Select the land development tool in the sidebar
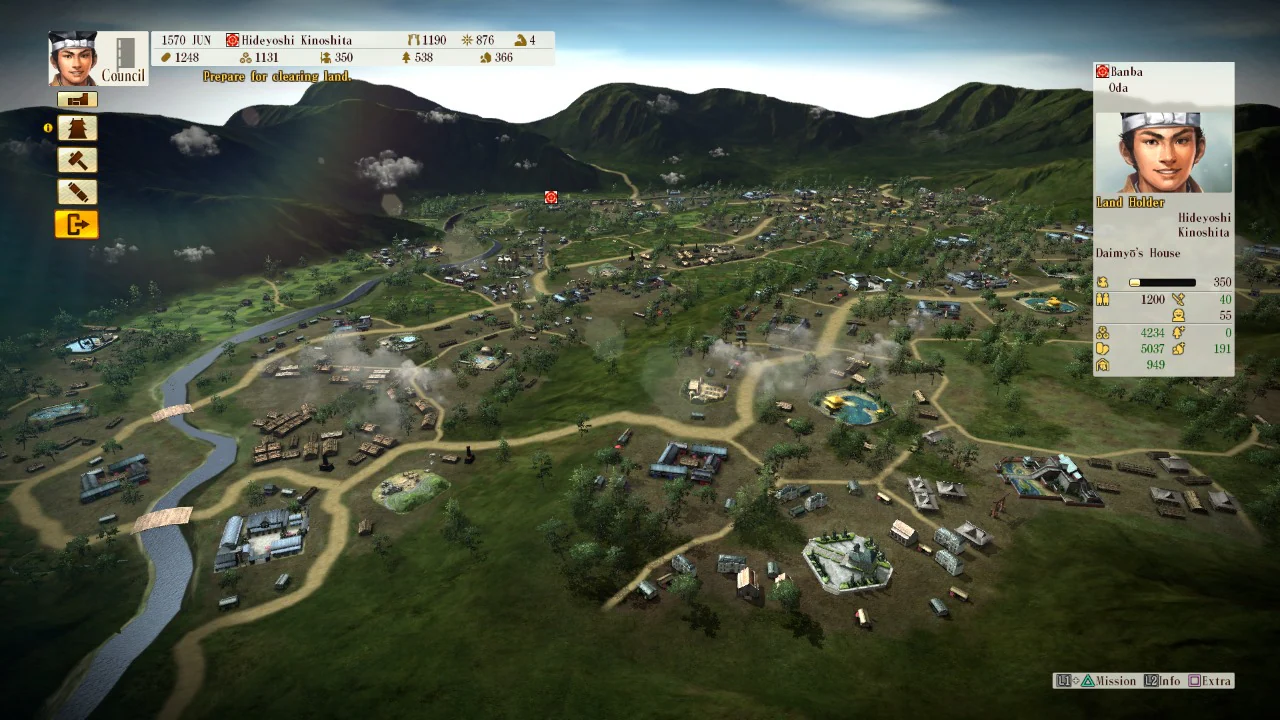The height and width of the screenshot is (720, 1280). [77, 99]
